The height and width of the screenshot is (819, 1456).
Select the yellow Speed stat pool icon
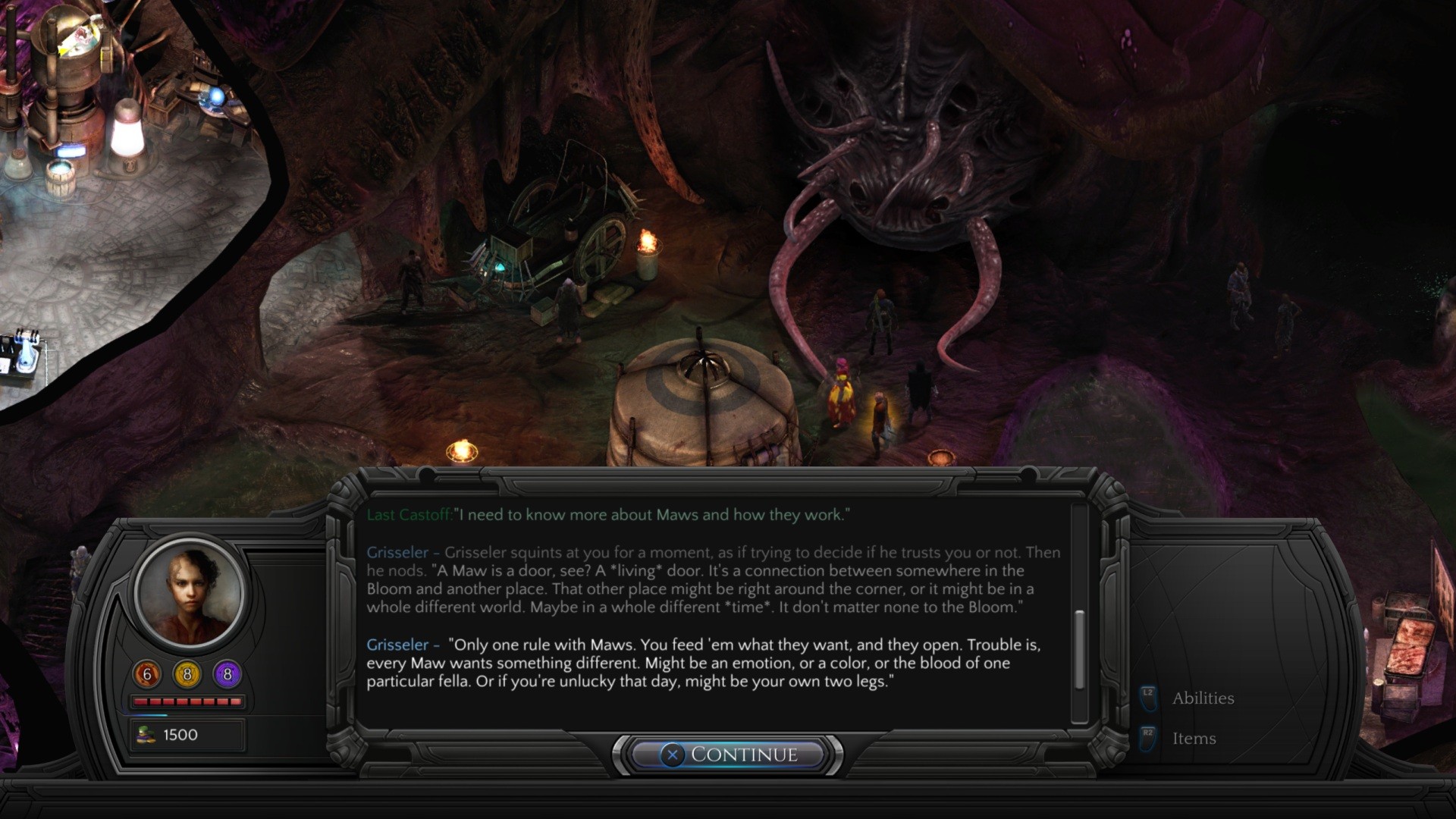(187, 672)
